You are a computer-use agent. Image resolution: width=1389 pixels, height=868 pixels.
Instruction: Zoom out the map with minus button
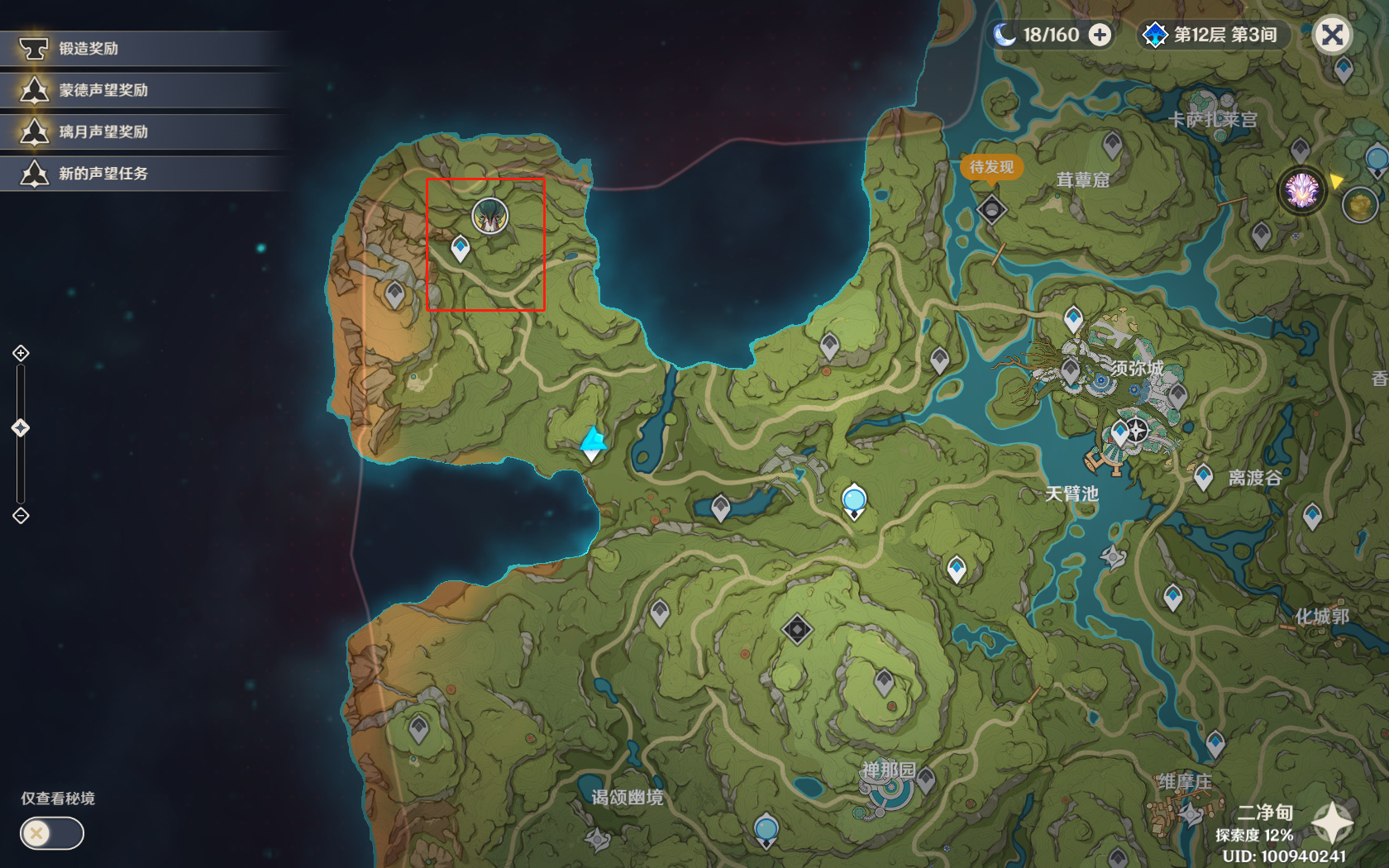21,516
